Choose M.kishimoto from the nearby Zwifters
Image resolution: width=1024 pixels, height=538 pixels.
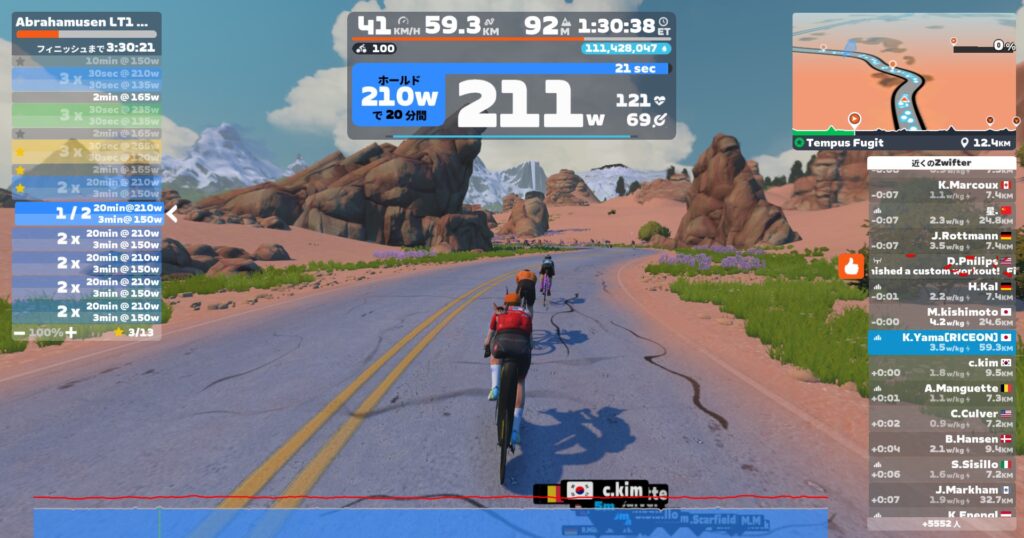(941, 317)
